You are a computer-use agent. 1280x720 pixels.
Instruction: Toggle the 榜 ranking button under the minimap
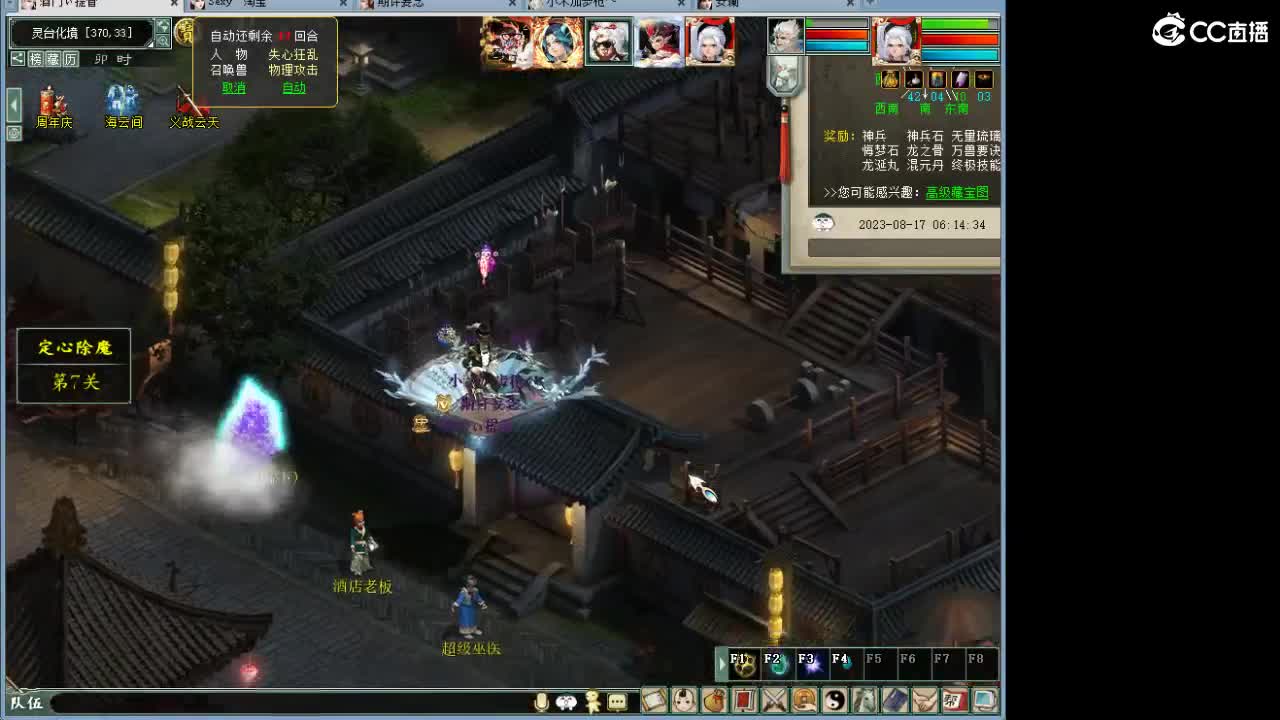(36, 58)
